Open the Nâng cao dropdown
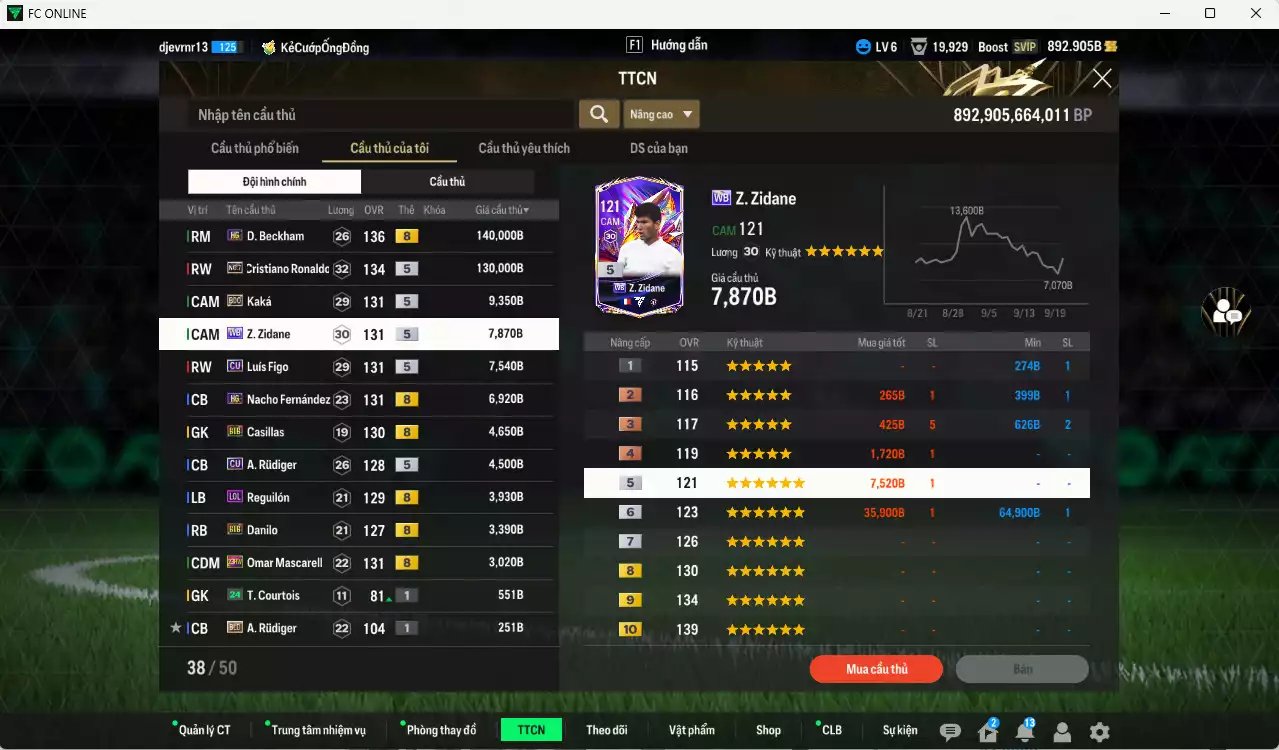Image resolution: width=1279 pixels, height=750 pixels. coord(661,114)
